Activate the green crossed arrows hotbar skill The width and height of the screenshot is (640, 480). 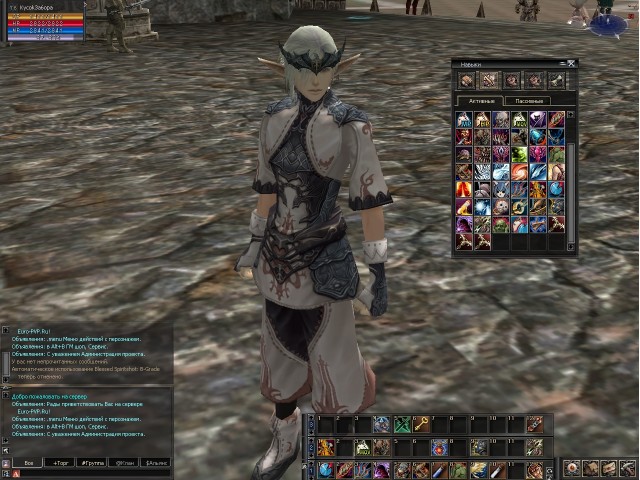coord(402,424)
